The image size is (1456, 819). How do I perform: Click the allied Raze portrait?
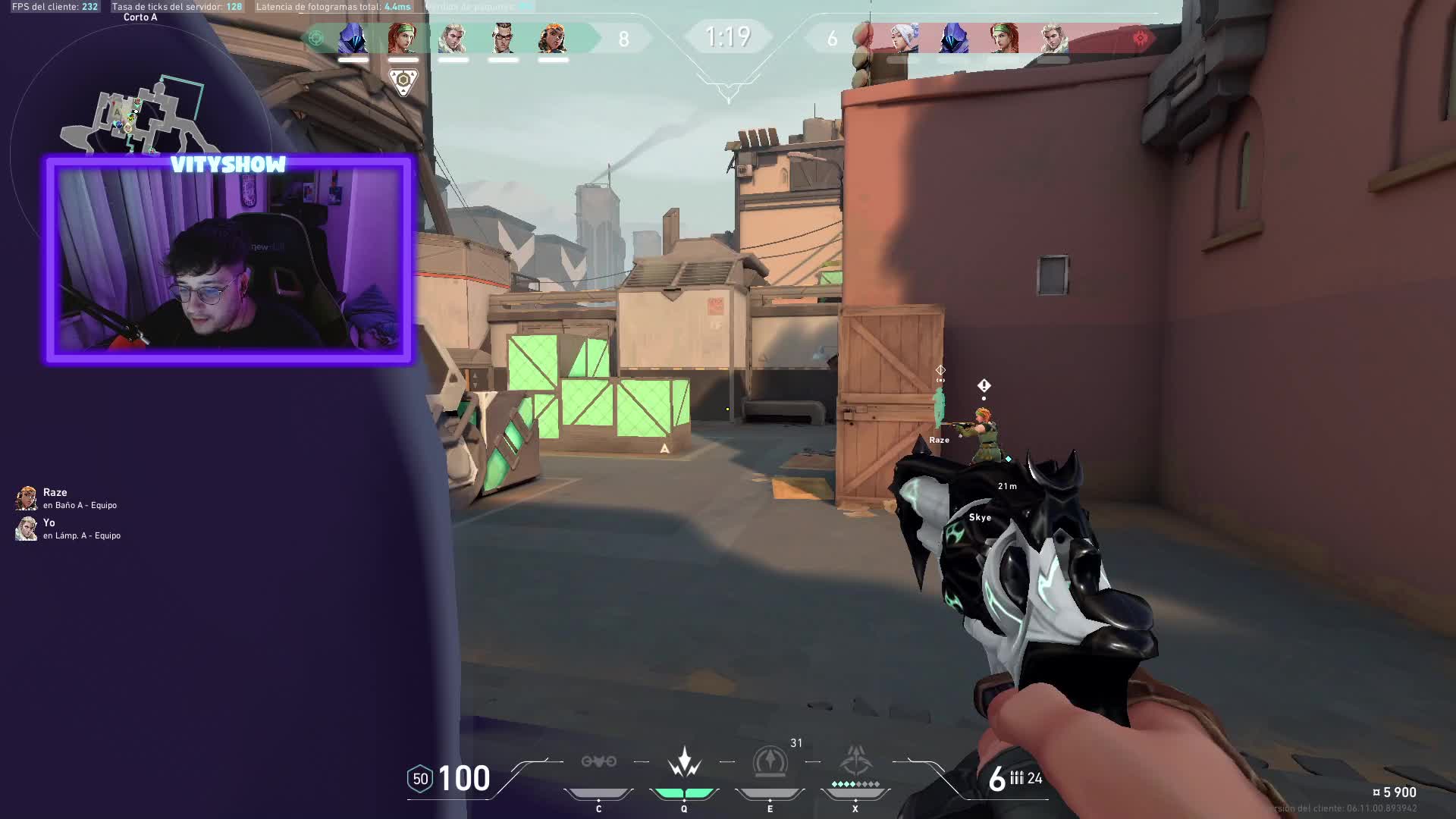(x=553, y=38)
